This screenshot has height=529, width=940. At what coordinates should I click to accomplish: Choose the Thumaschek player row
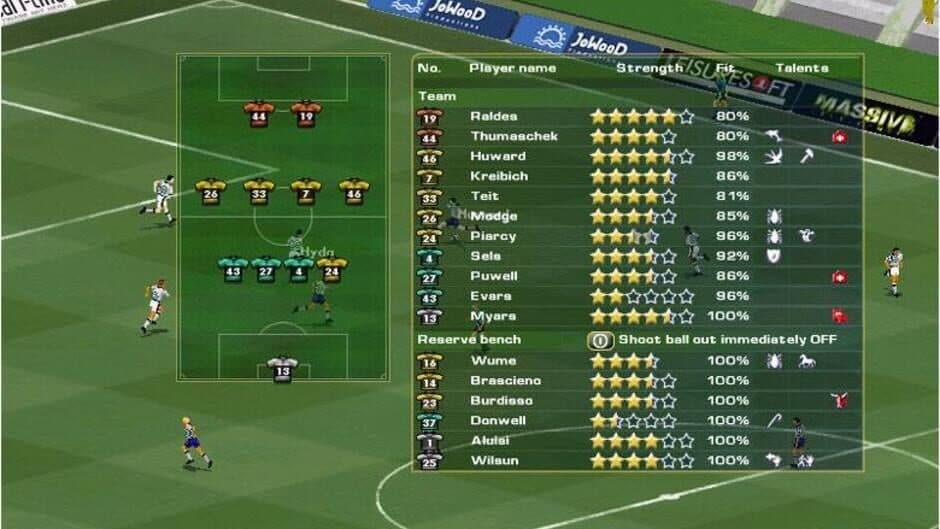click(x=513, y=136)
